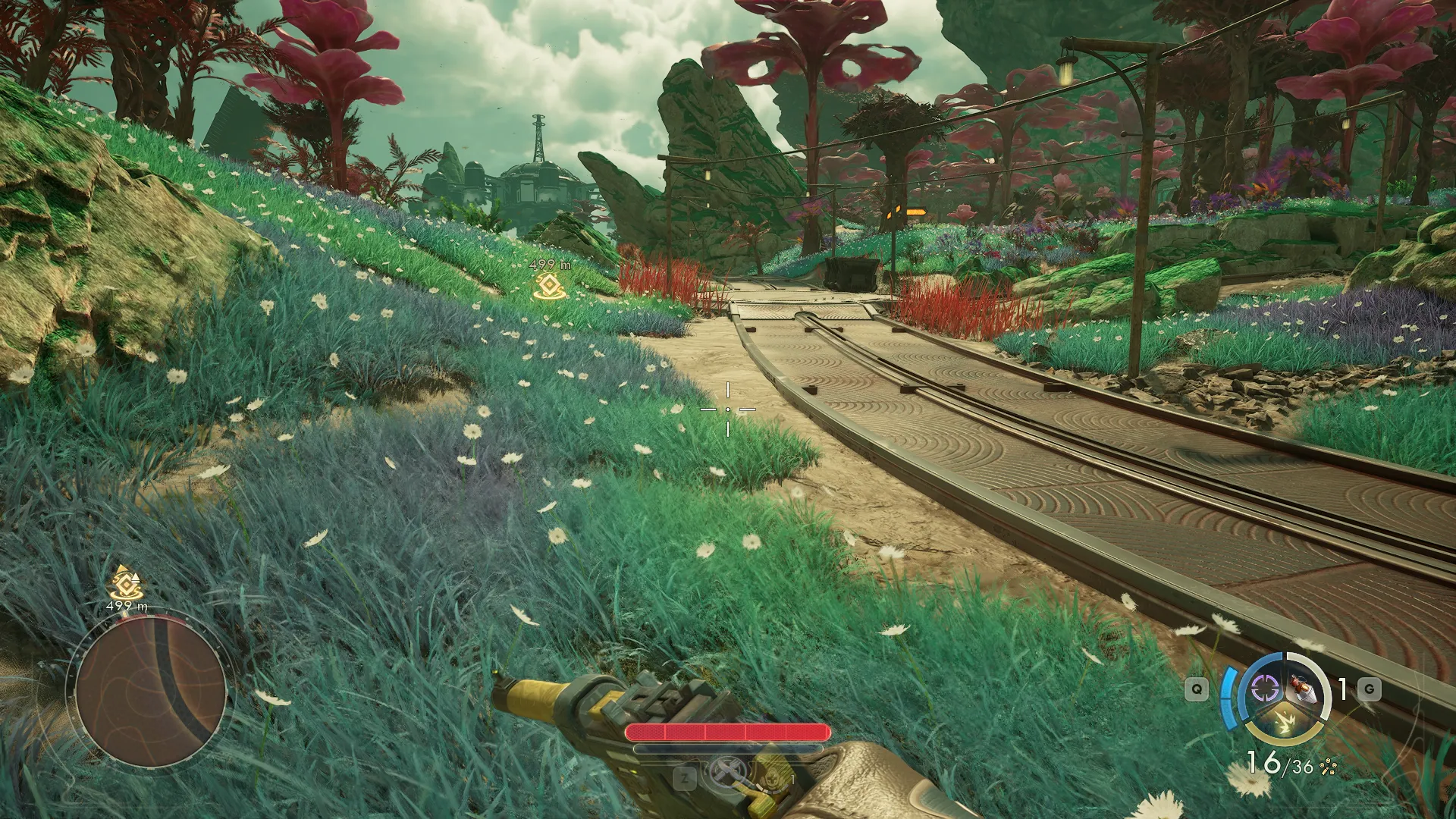Select the quest marker above the minimap
This screenshot has width=1456, height=819.
coord(126,582)
